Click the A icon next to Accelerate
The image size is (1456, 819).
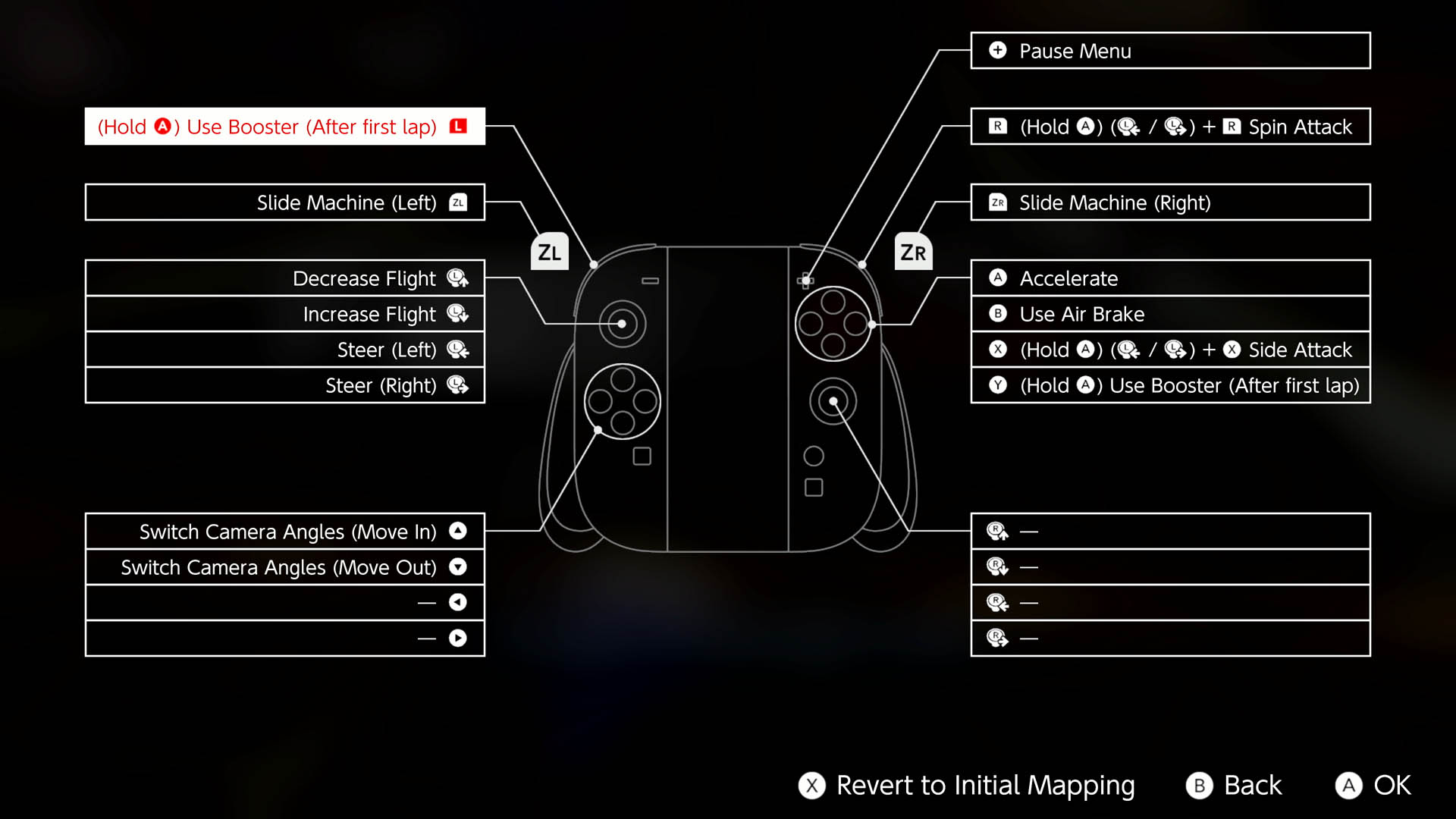pyautogui.click(x=997, y=278)
